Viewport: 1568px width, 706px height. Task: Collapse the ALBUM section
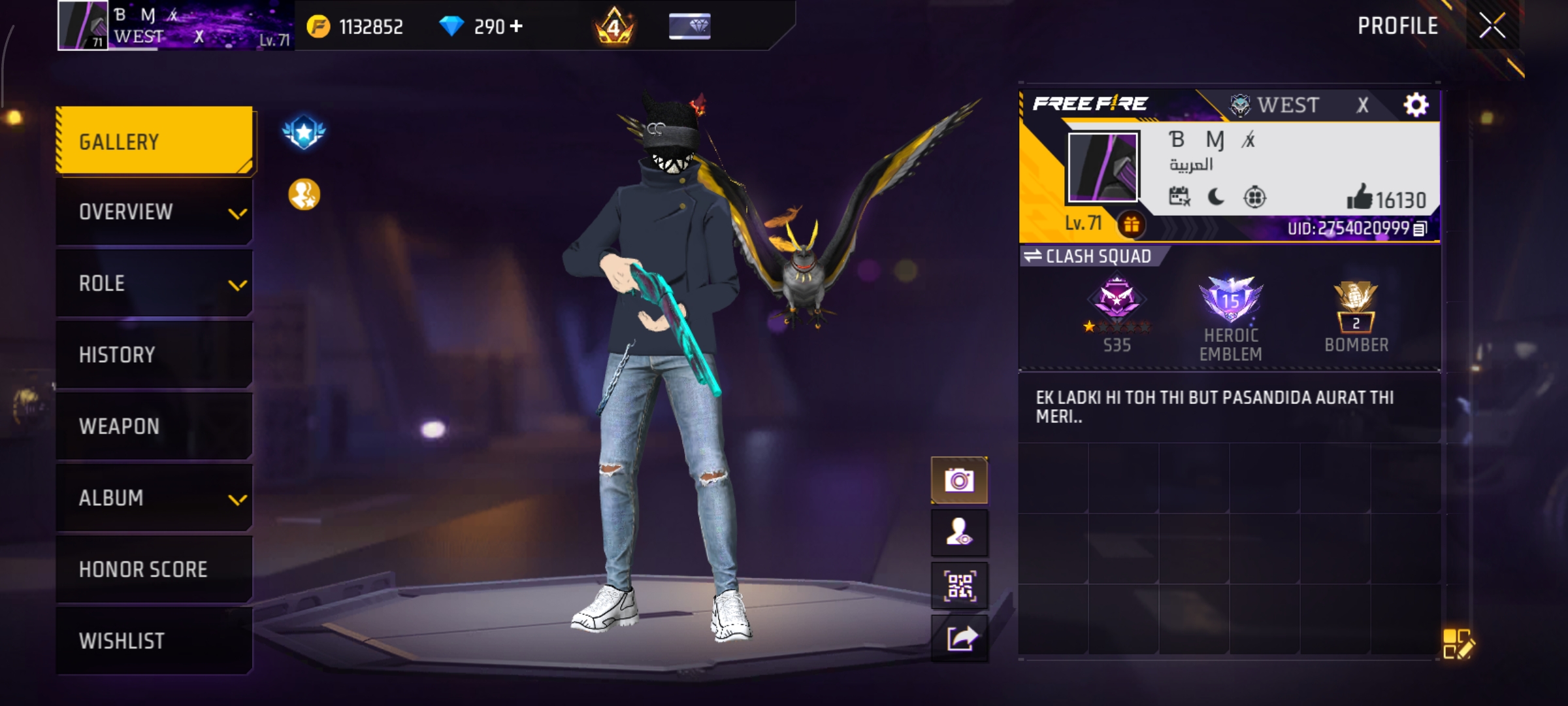pyautogui.click(x=154, y=498)
